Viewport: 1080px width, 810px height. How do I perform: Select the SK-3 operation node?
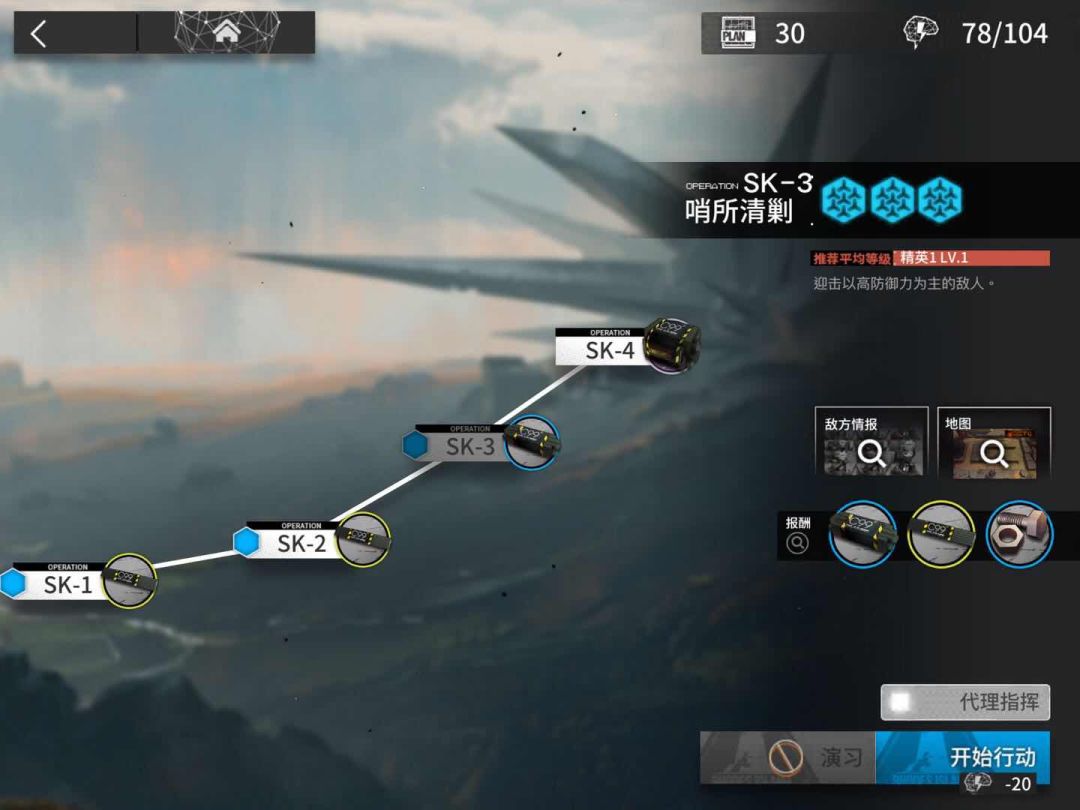click(470, 446)
